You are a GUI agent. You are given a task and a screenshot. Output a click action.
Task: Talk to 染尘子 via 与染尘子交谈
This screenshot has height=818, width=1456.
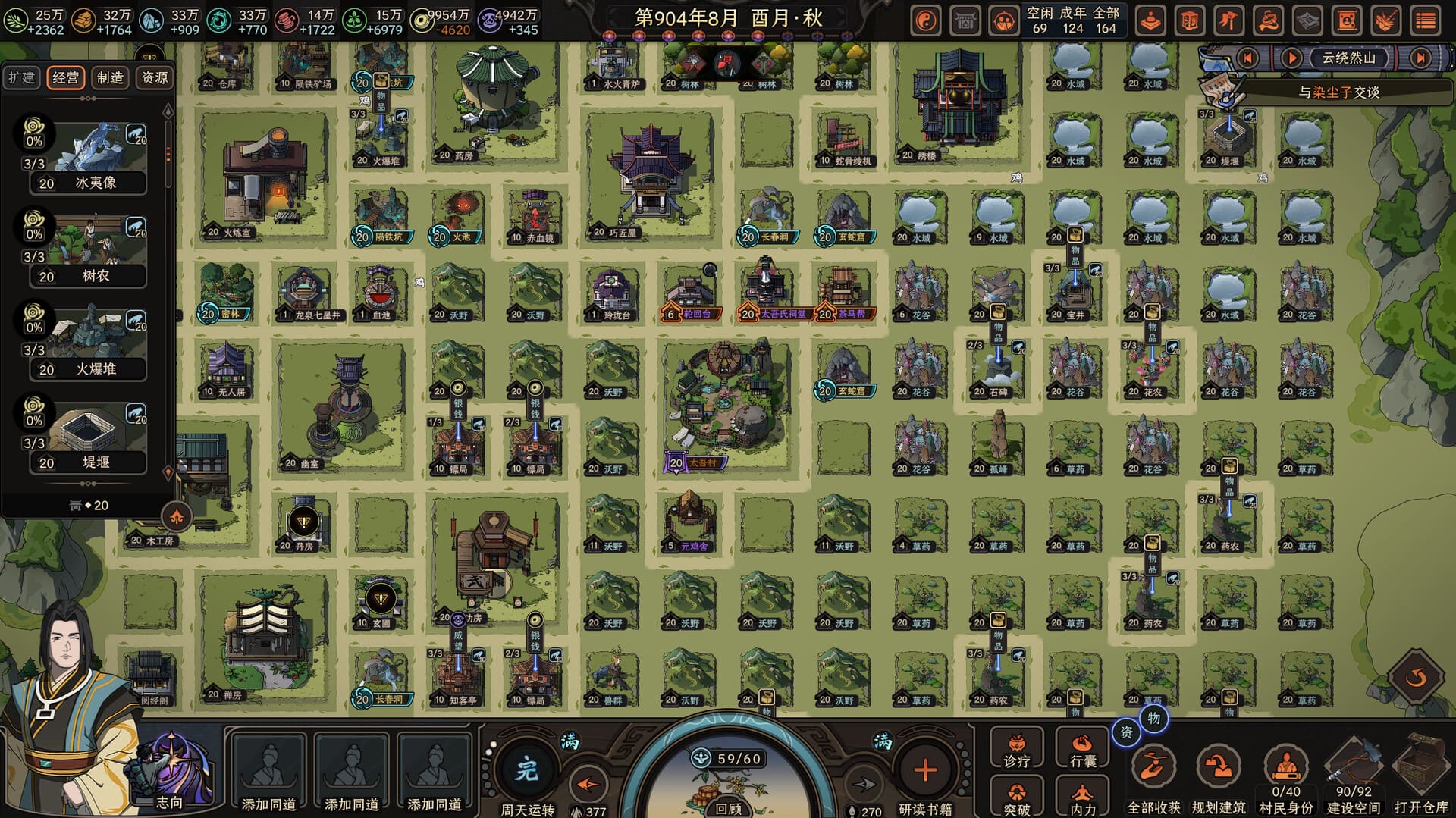(1338, 92)
